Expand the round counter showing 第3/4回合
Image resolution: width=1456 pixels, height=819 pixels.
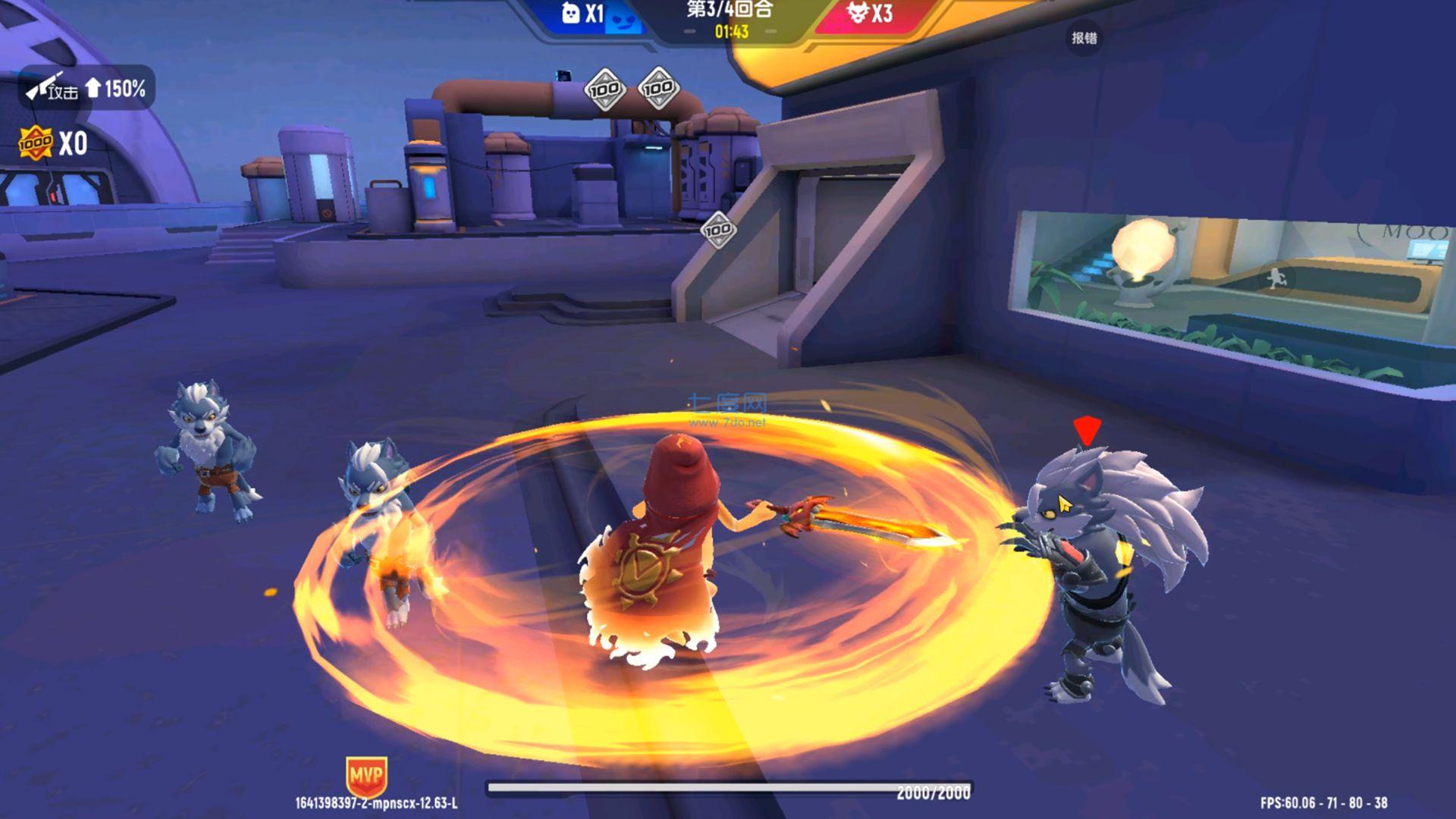point(730,11)
